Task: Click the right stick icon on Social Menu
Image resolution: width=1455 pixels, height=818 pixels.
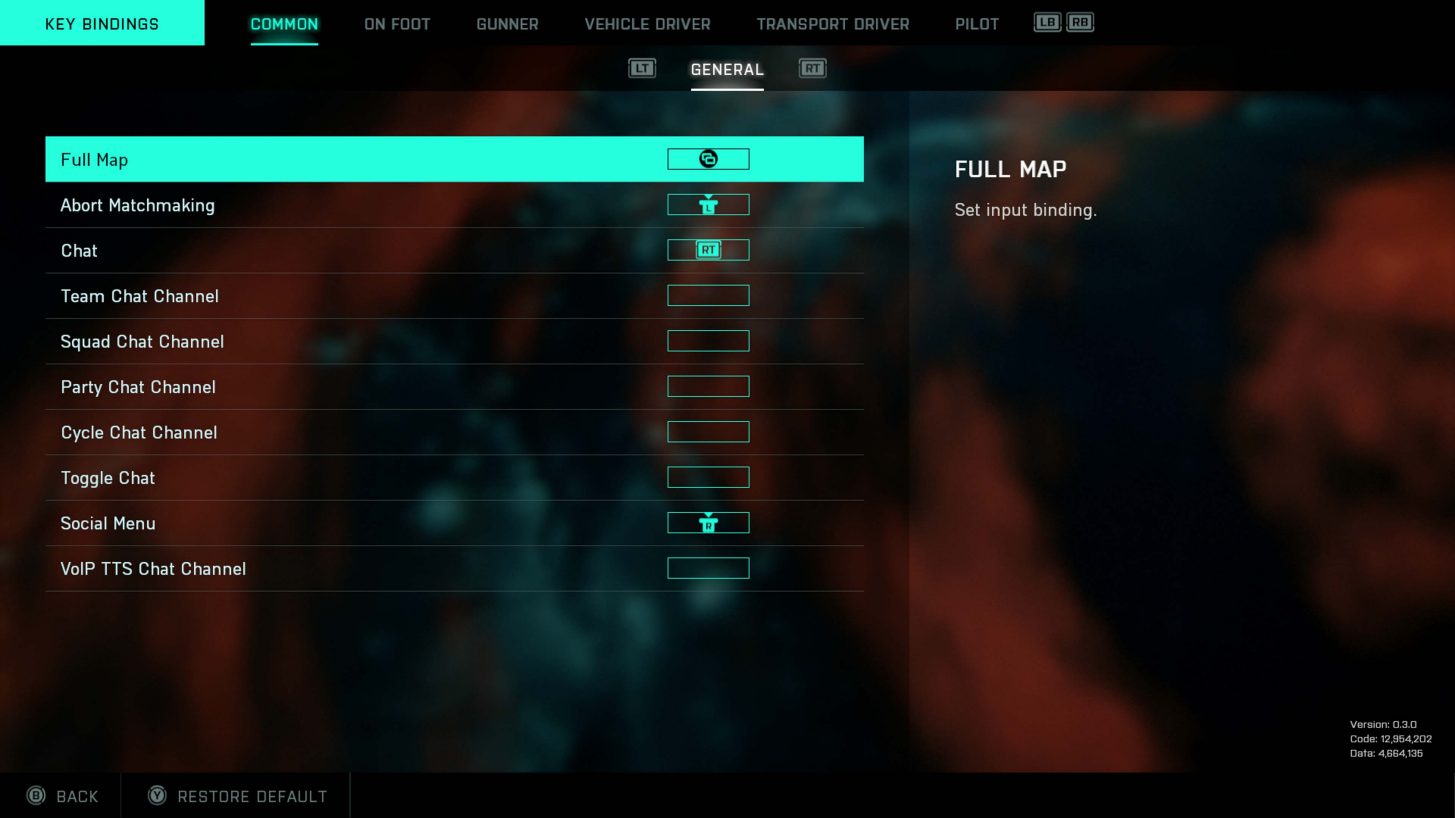Action: (708, 522)
